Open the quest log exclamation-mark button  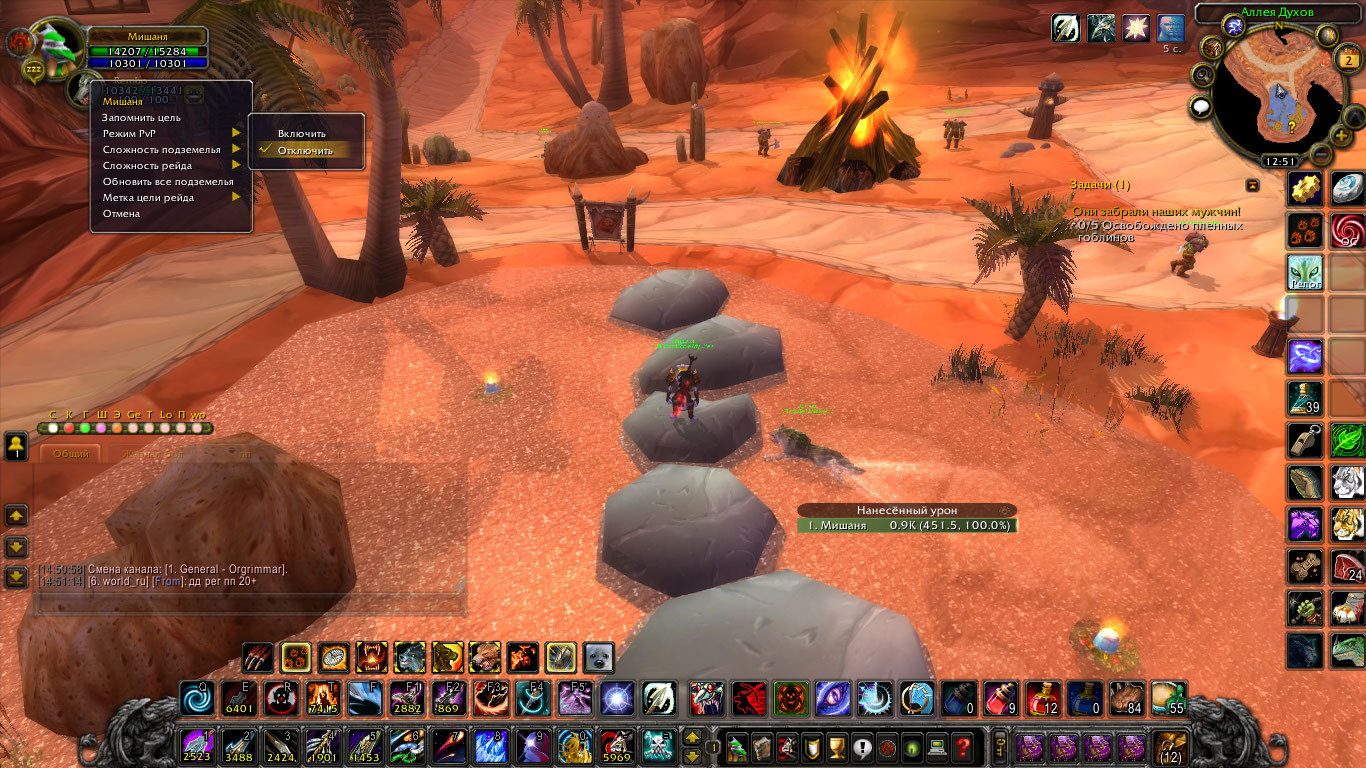pyautogui.click(x=860, y=746)
